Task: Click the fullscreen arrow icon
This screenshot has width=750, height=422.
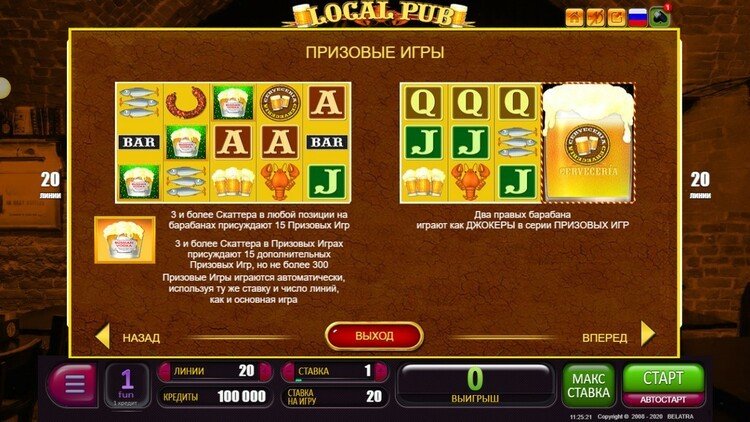Action: click(615, 16)
